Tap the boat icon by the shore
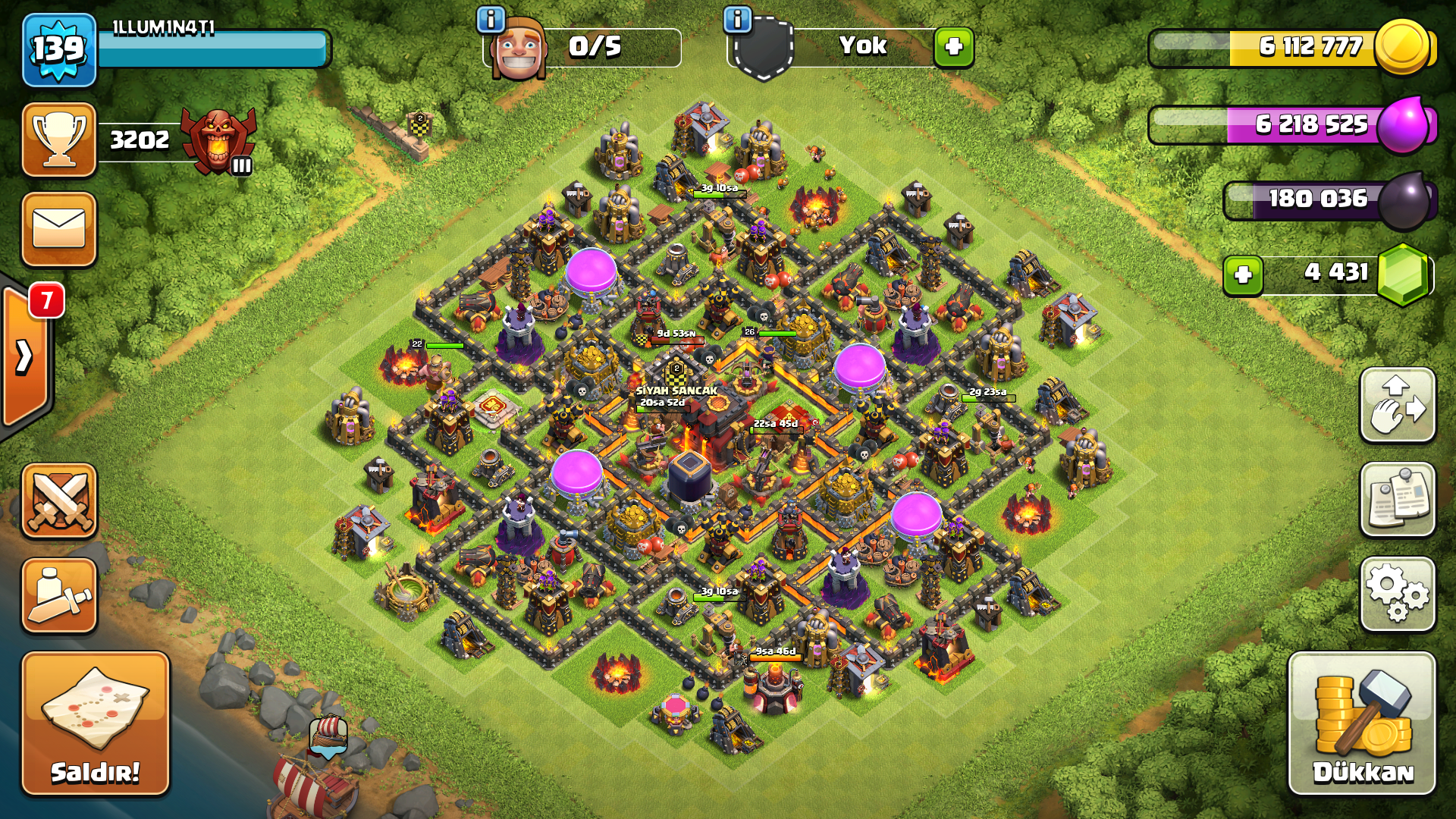 pyautogui.click(x=328, y=736)
